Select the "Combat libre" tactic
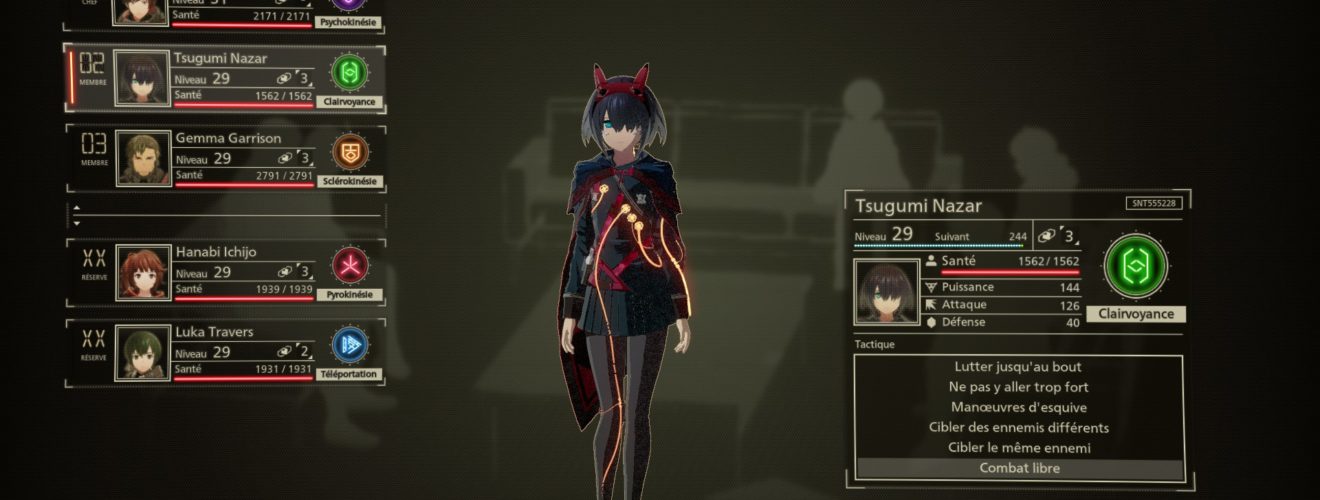This screenshot has height=500, width=1320. pyautogui.click(x=1018, y=468)
